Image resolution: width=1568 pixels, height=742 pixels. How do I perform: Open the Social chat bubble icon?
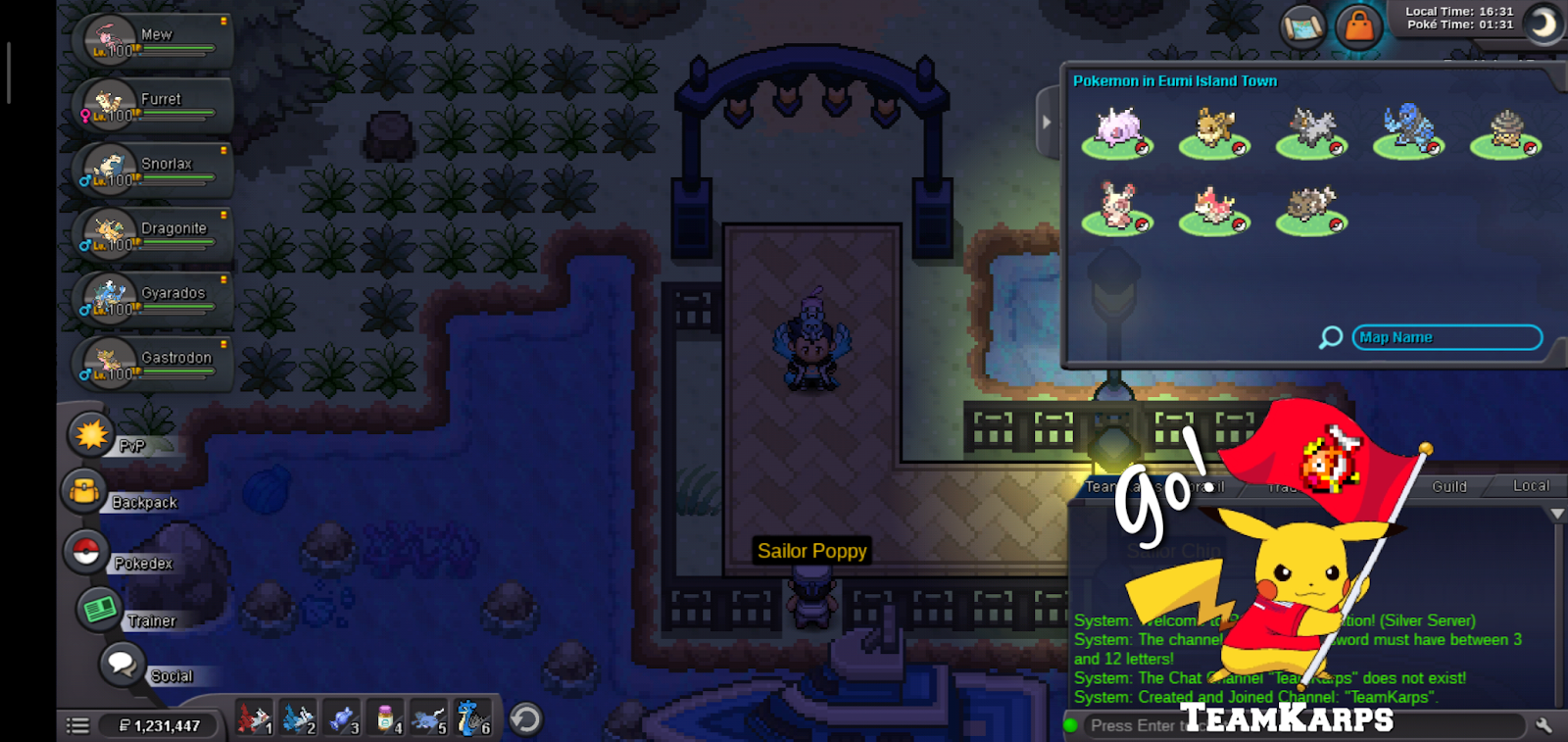(124, 666)
